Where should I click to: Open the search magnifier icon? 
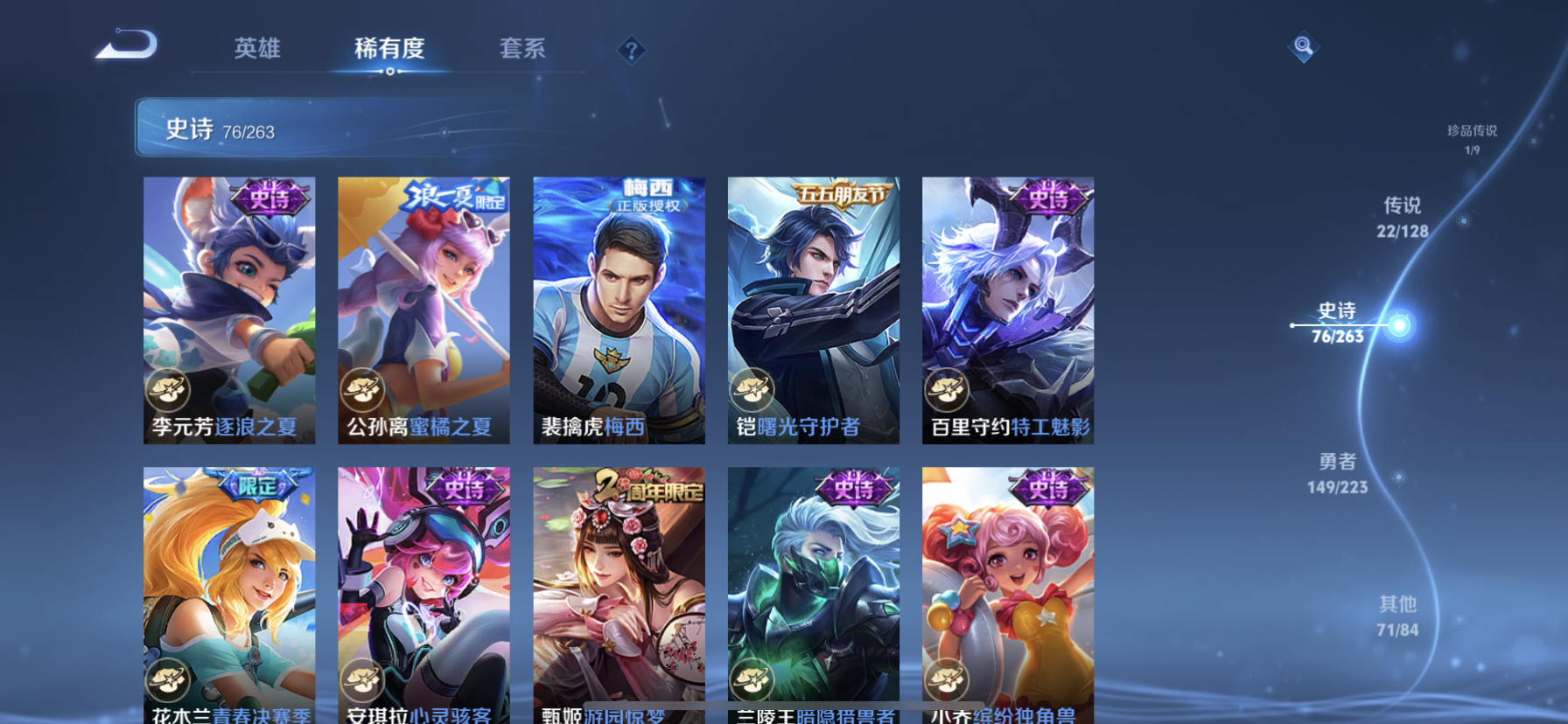pyautogui.click(x=1303, y=47)
